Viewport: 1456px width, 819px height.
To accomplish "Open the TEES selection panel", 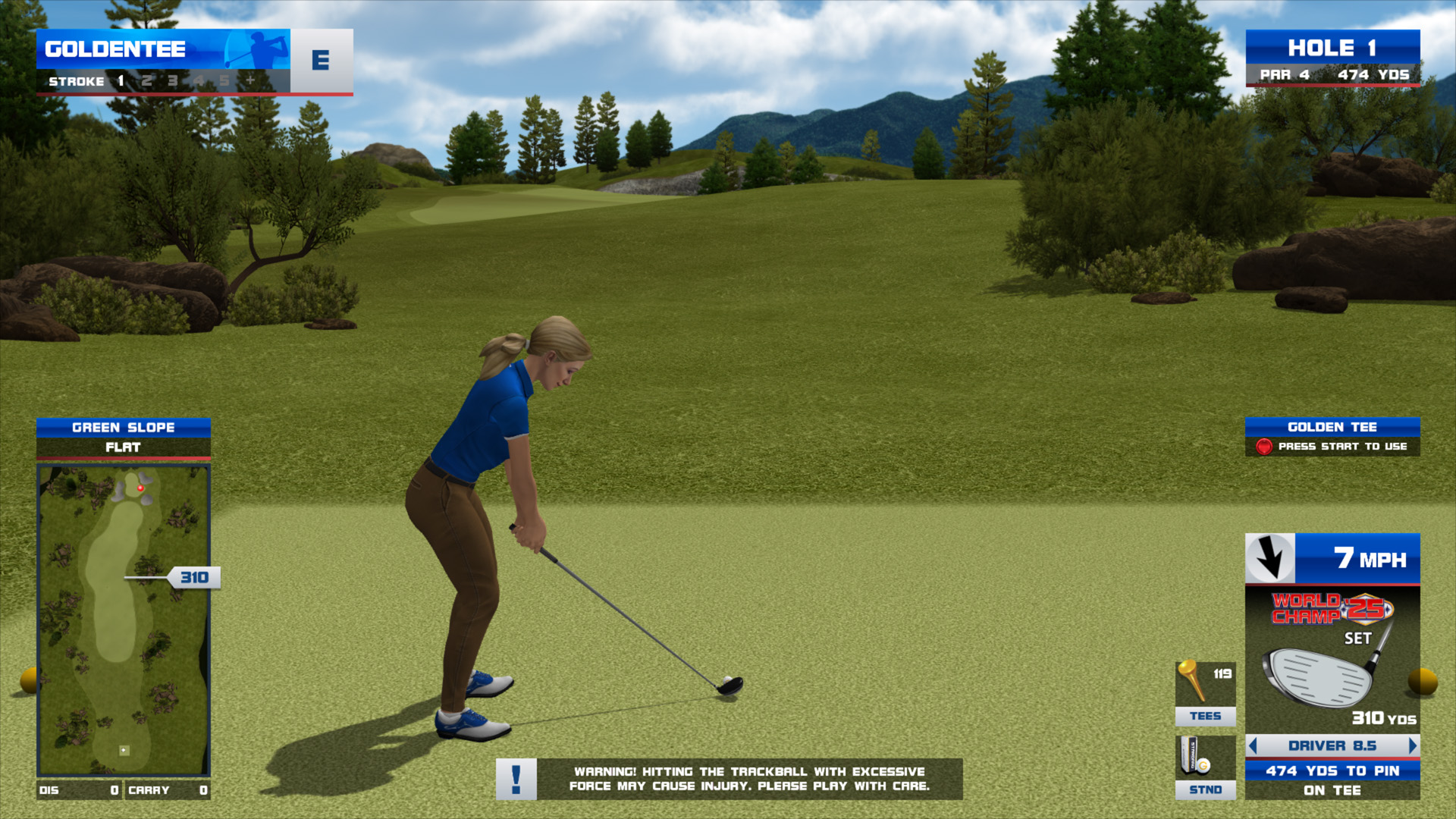I will pyautogui.click(x=1205, y=693).
